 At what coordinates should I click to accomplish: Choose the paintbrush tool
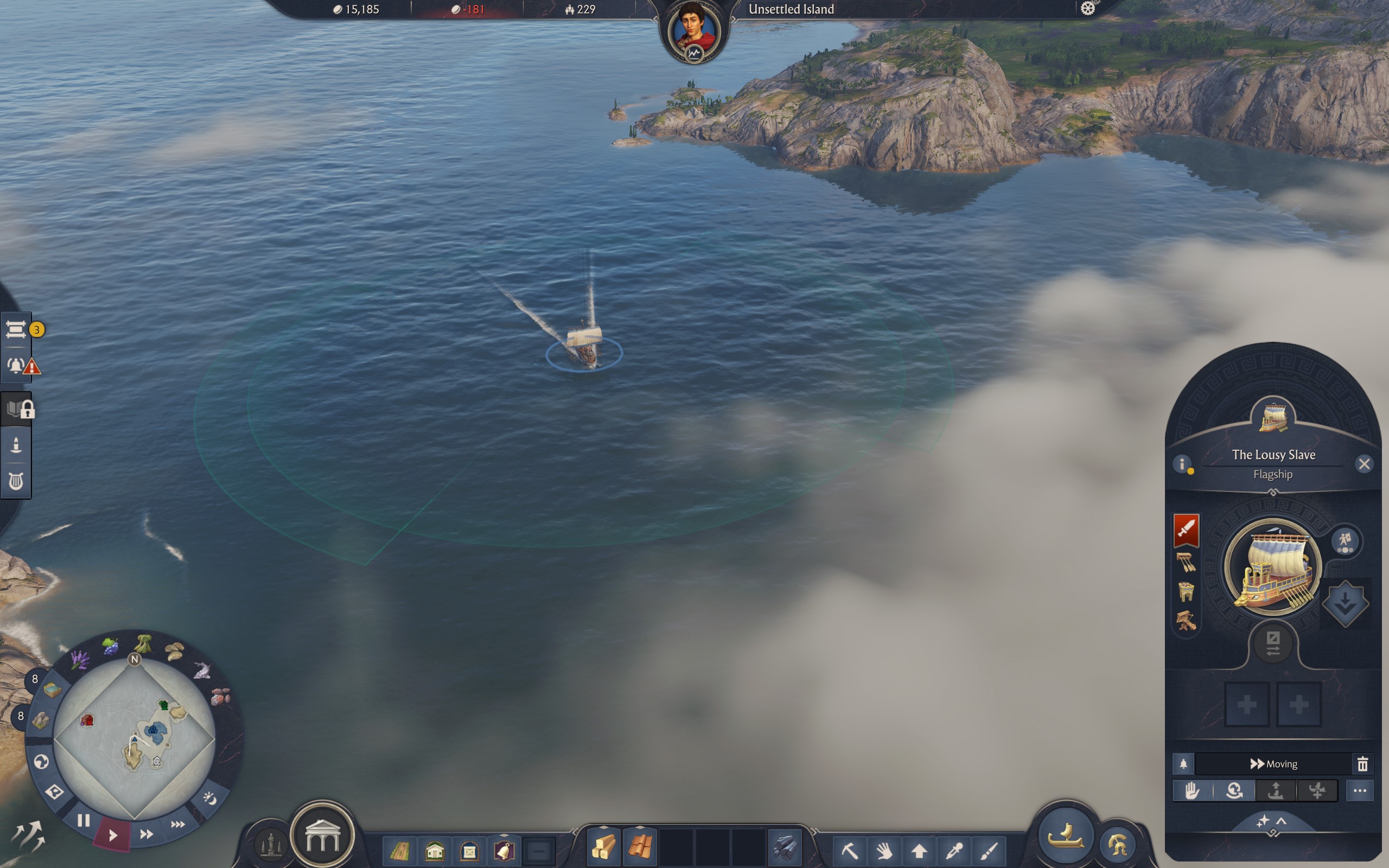989,850
